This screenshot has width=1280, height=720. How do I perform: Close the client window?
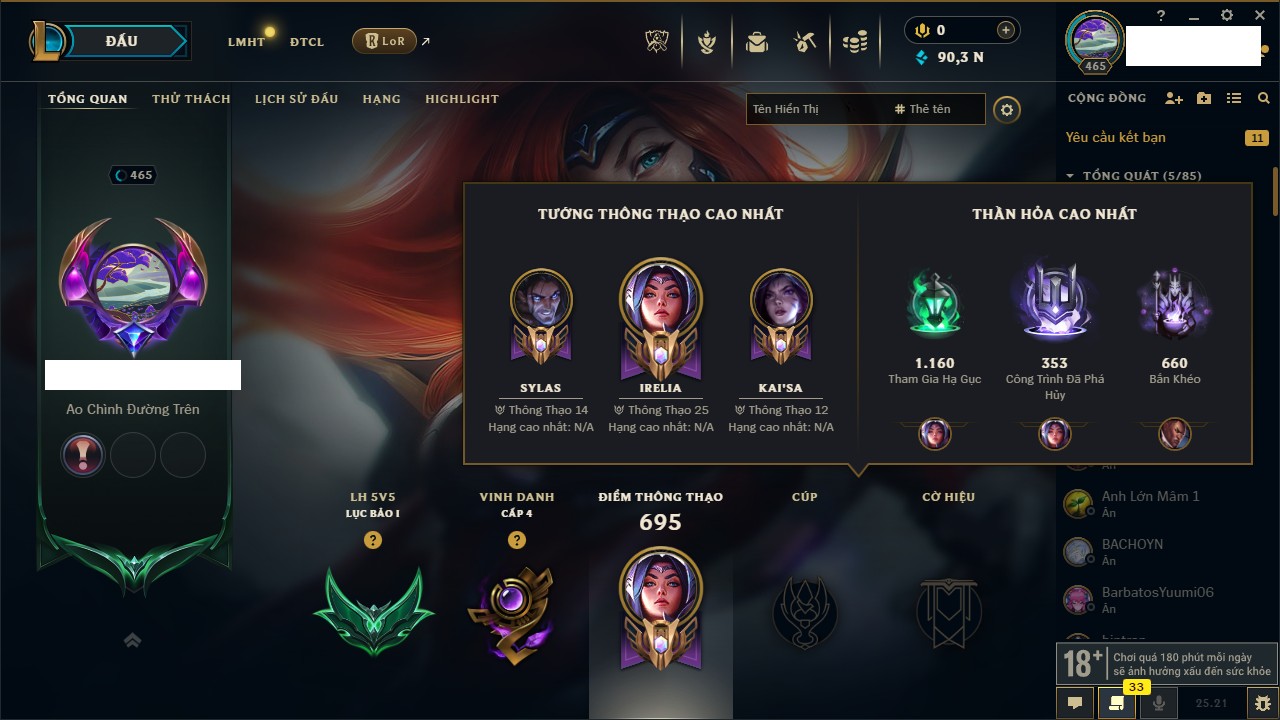pos(1258,15)
